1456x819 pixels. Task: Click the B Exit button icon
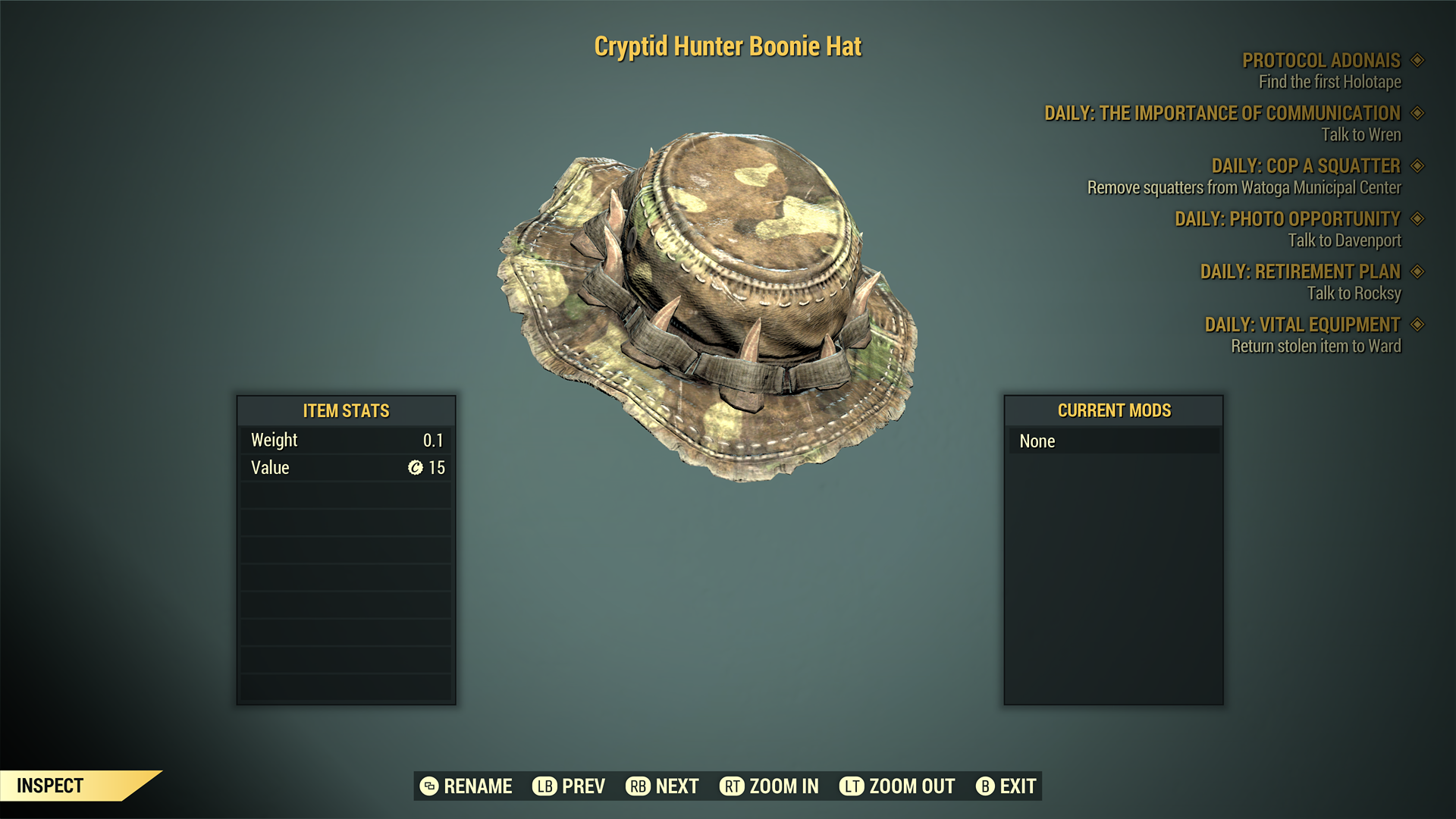(x=986, y=786)
